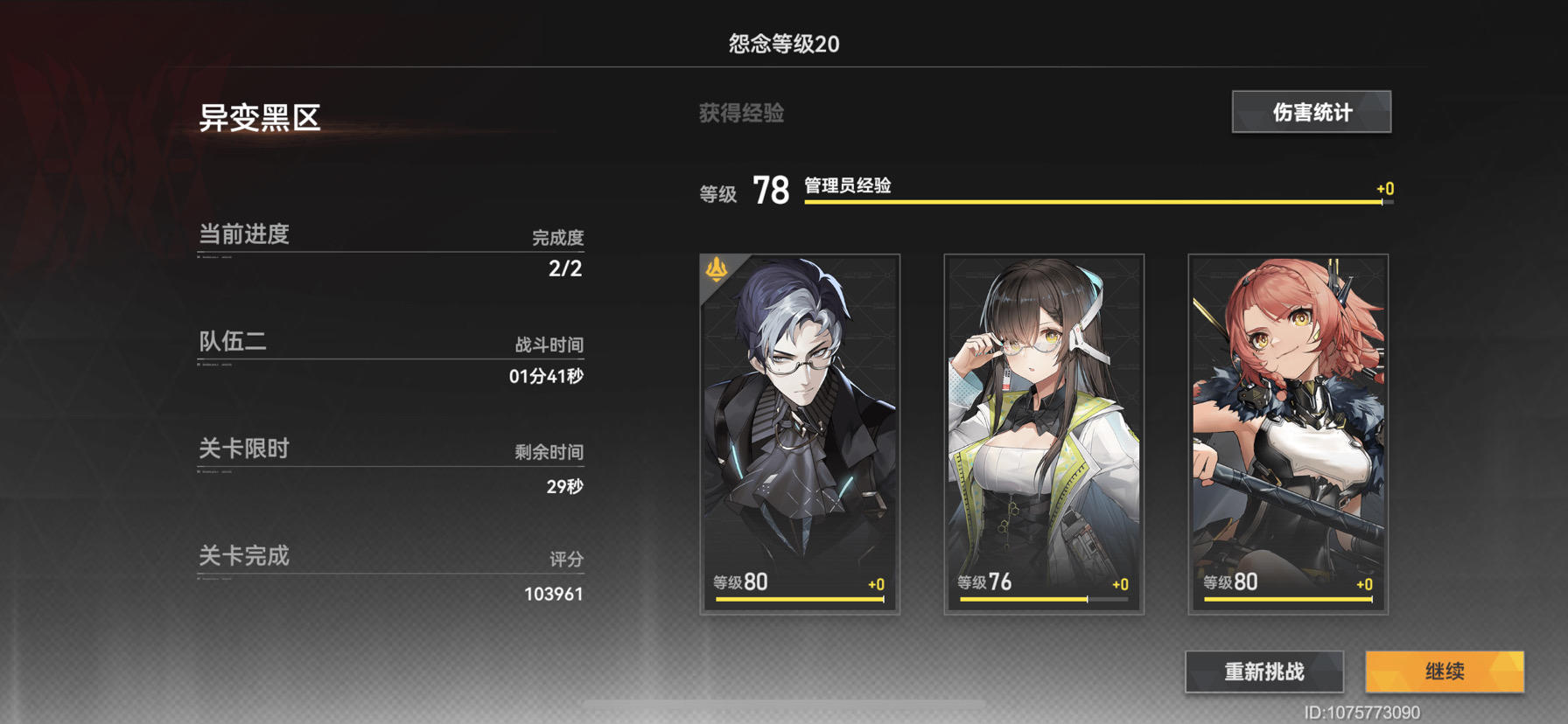Click the 103961 score value

pos(556,592)
